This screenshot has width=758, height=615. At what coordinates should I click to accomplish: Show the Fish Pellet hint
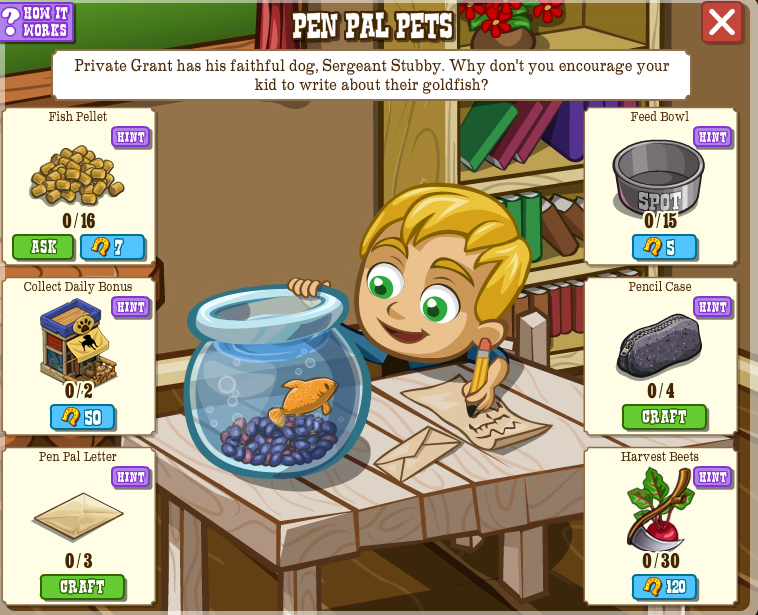pos(130,137)
